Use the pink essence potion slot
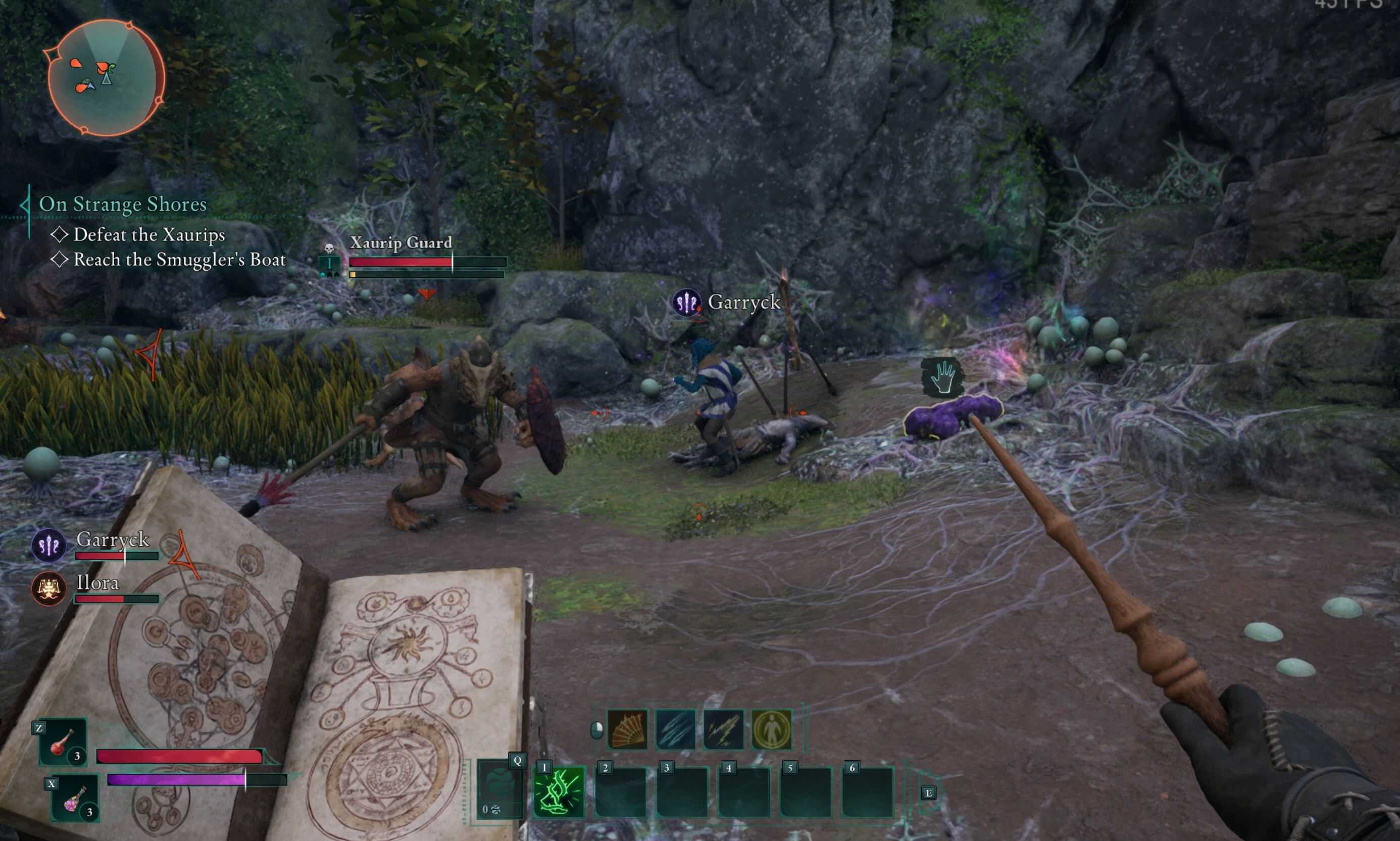Screen dimensions: 1400x841 (75, 798)
